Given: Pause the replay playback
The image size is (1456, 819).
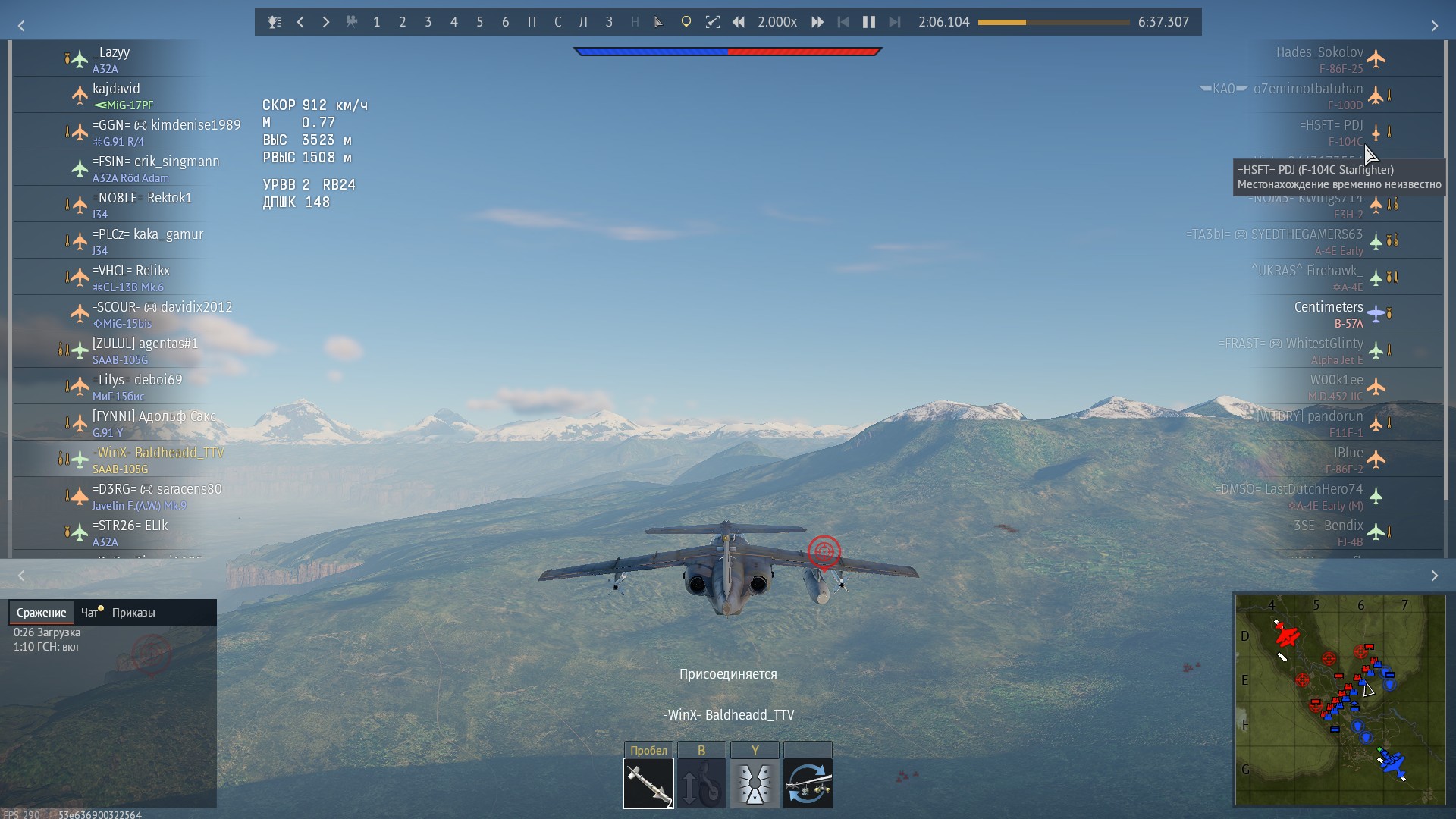Looking at the screenshot, I should coord(869,22).
